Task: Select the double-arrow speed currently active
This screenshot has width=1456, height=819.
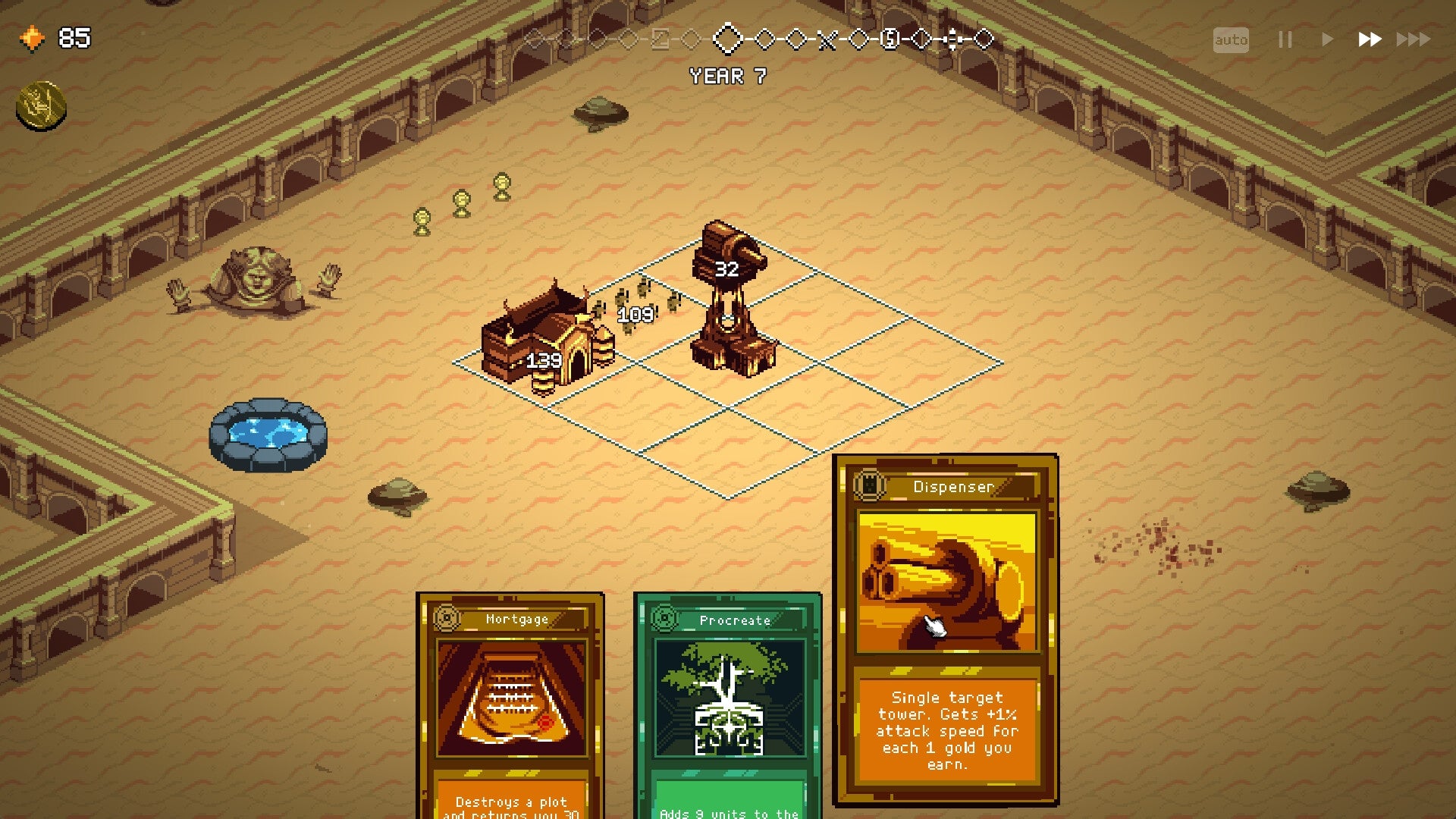Action: [x=1369, y=39]
